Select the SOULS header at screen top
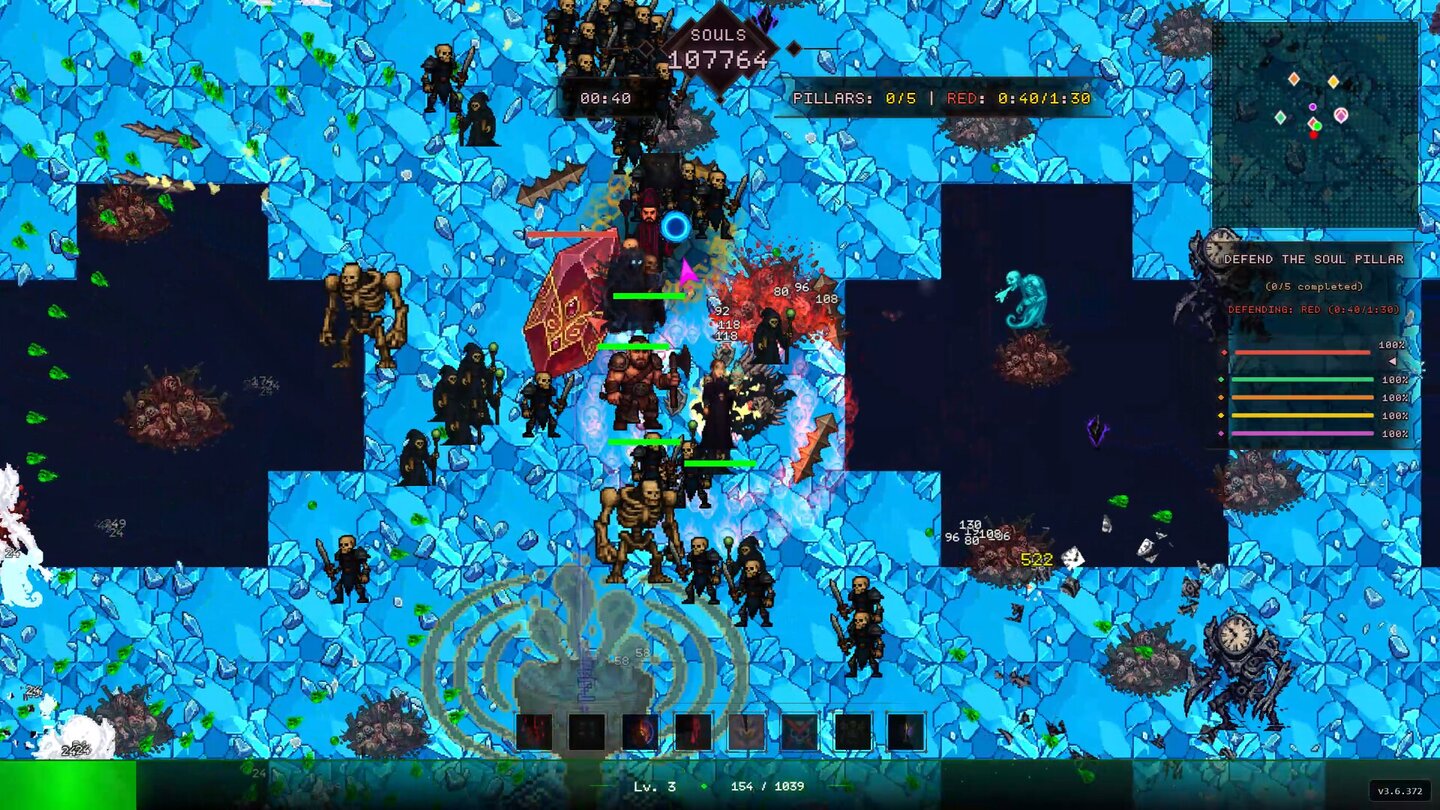The height and width of the screenshot is (810, 1440). (718, 33)
